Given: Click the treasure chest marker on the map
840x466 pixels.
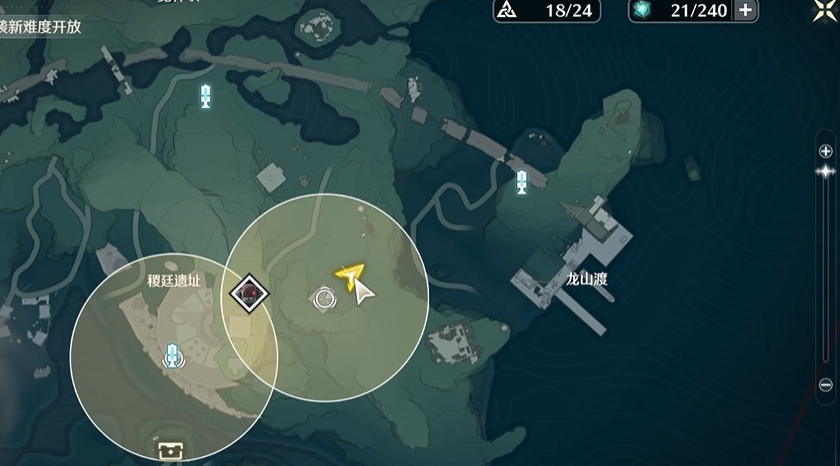Looking at the screenshot, I should pyautogui.click(x=167, y=450).
